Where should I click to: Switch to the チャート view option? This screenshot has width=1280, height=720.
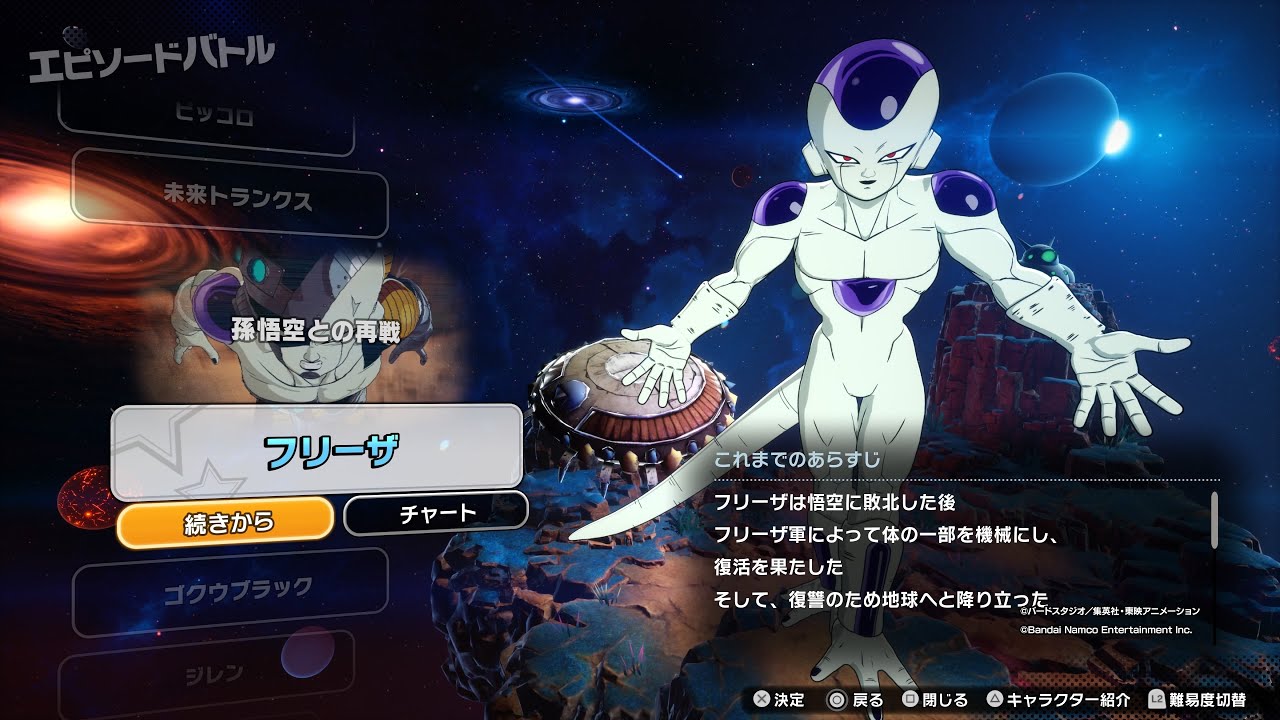[434, 511]
